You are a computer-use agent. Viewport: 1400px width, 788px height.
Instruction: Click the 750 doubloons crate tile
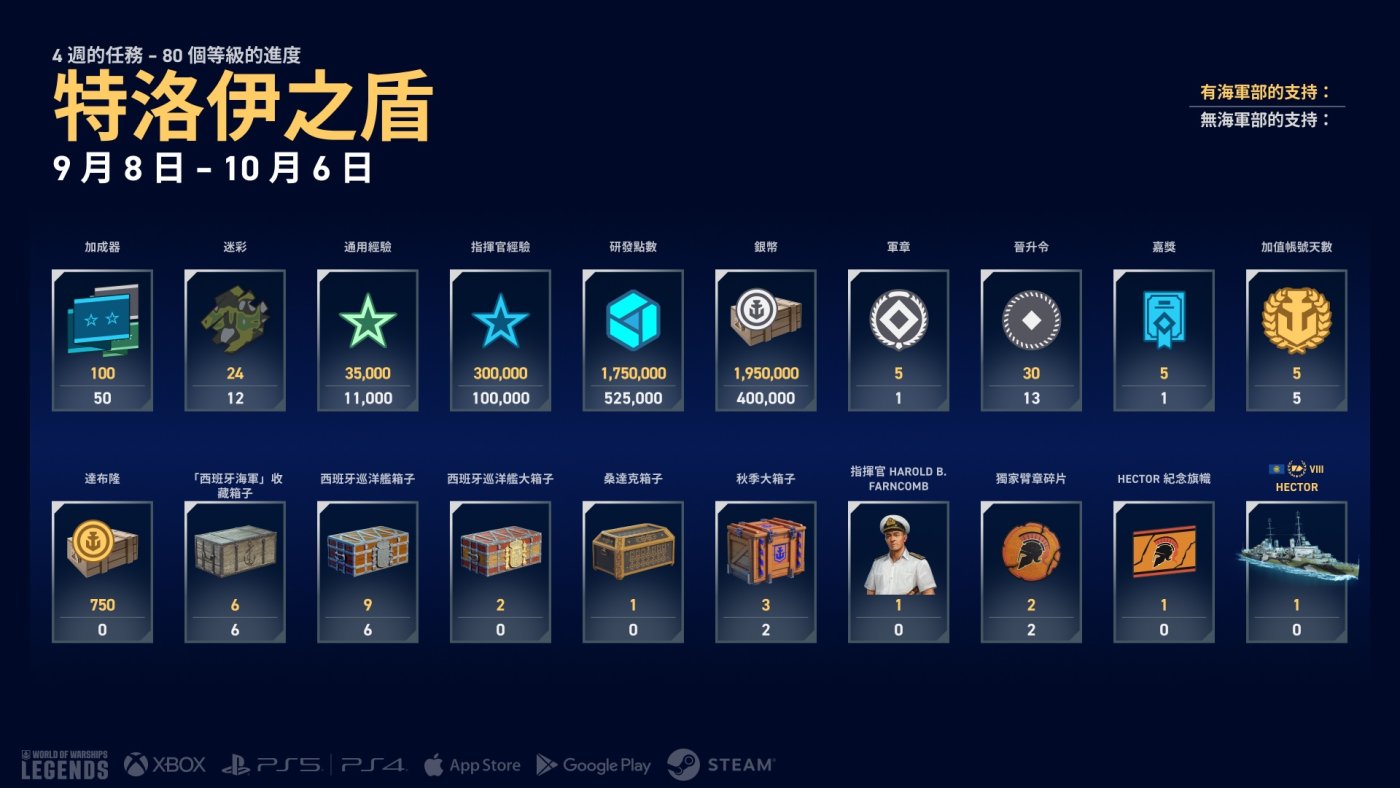tap(102, 572)
